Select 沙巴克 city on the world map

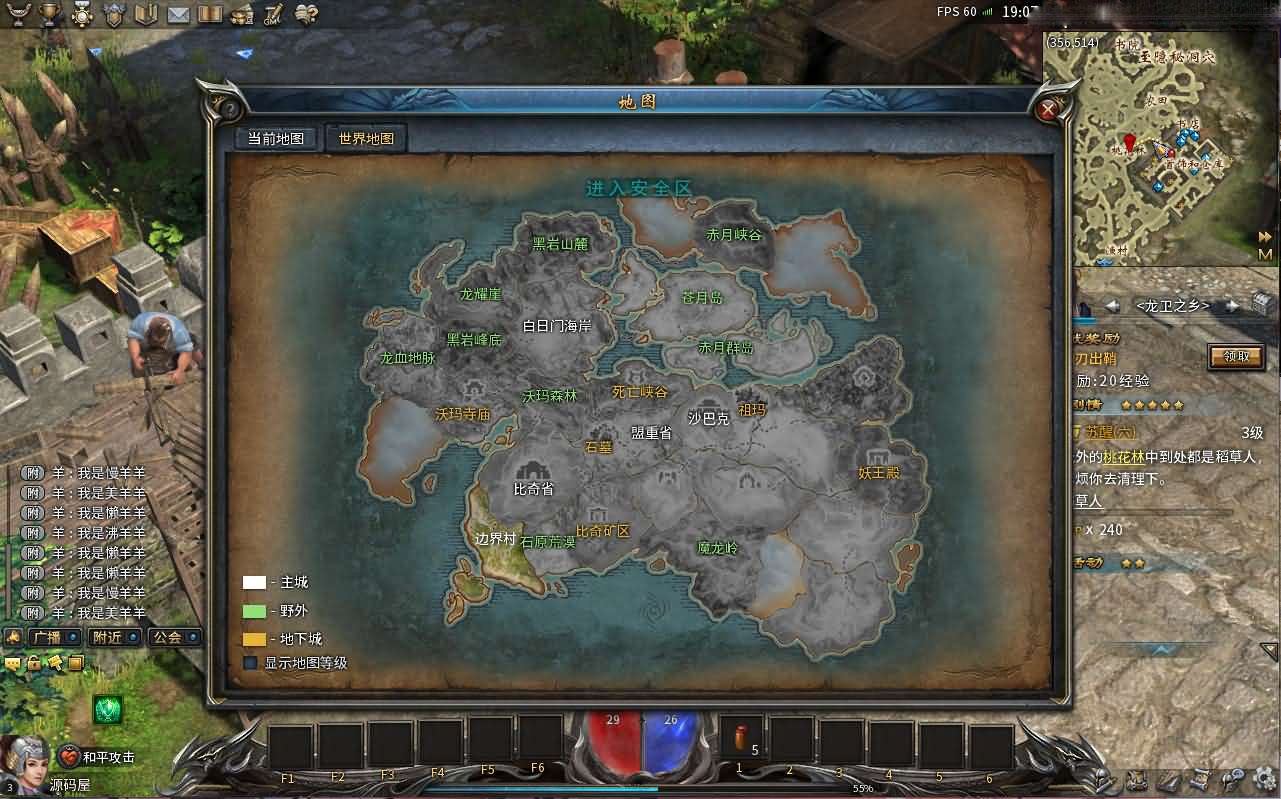[708, 418]
